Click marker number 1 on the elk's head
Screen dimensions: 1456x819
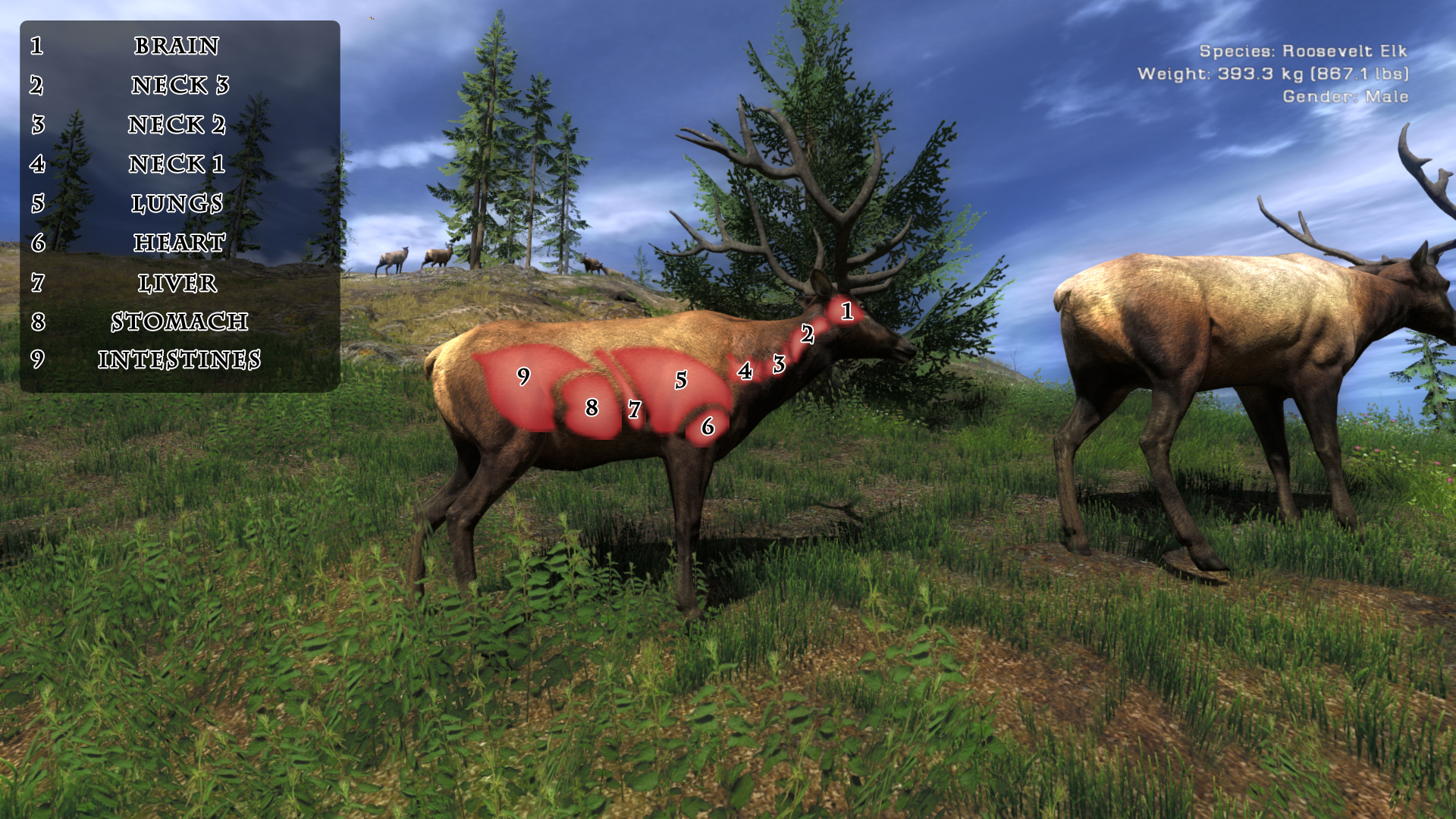point(847,311)
